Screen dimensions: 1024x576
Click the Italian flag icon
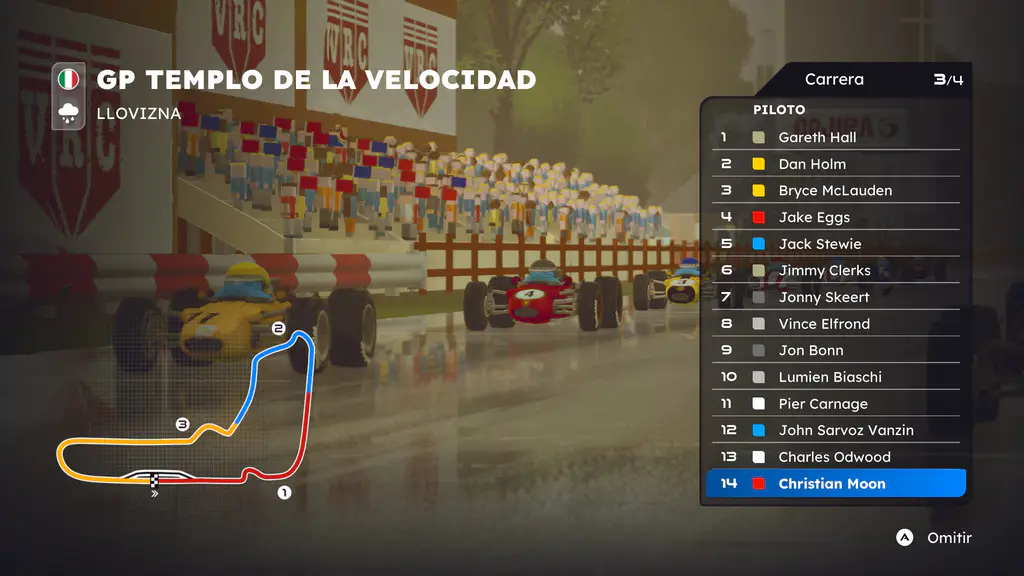tap(69, 79)
